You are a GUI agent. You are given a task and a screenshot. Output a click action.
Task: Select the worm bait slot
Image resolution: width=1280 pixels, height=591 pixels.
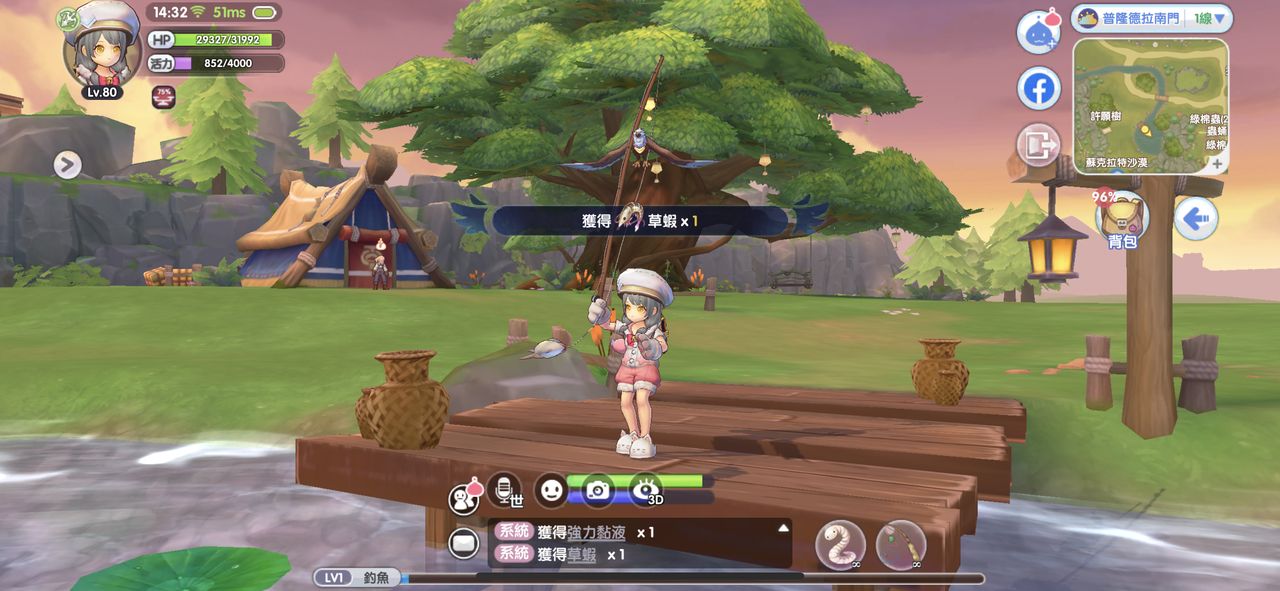[x=841, y=545]
